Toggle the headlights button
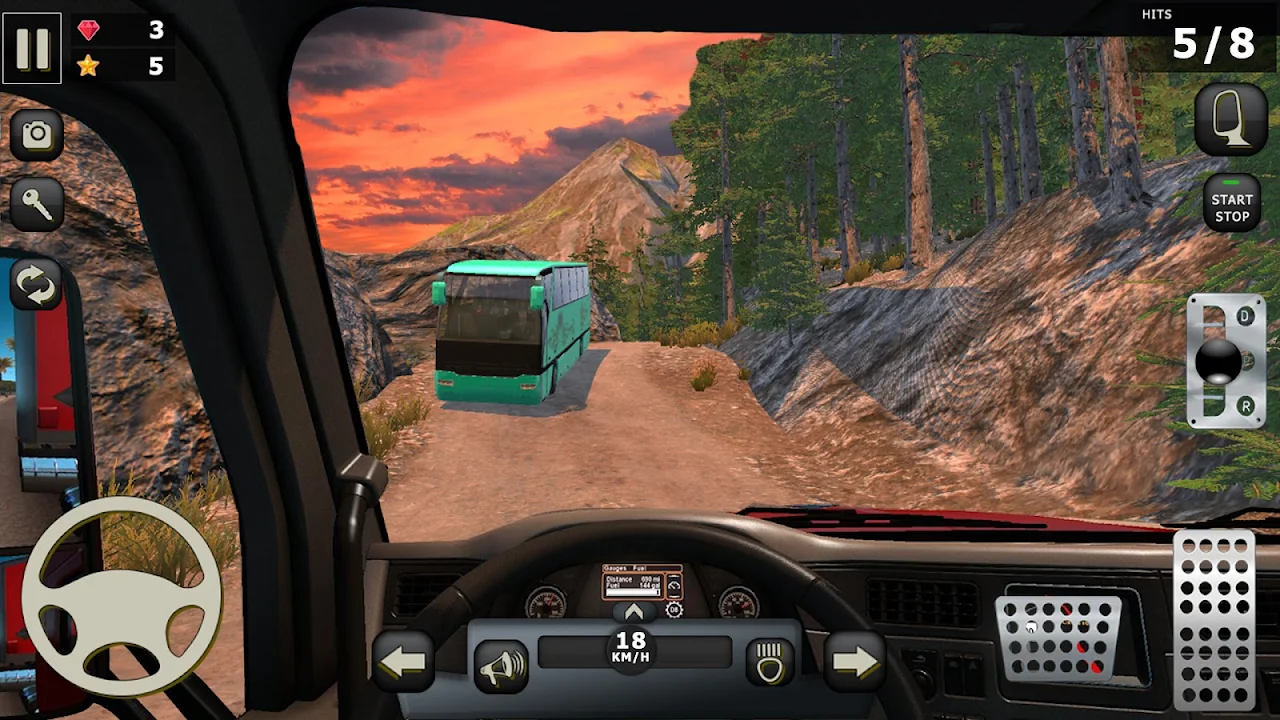 [x=770, y=662]
